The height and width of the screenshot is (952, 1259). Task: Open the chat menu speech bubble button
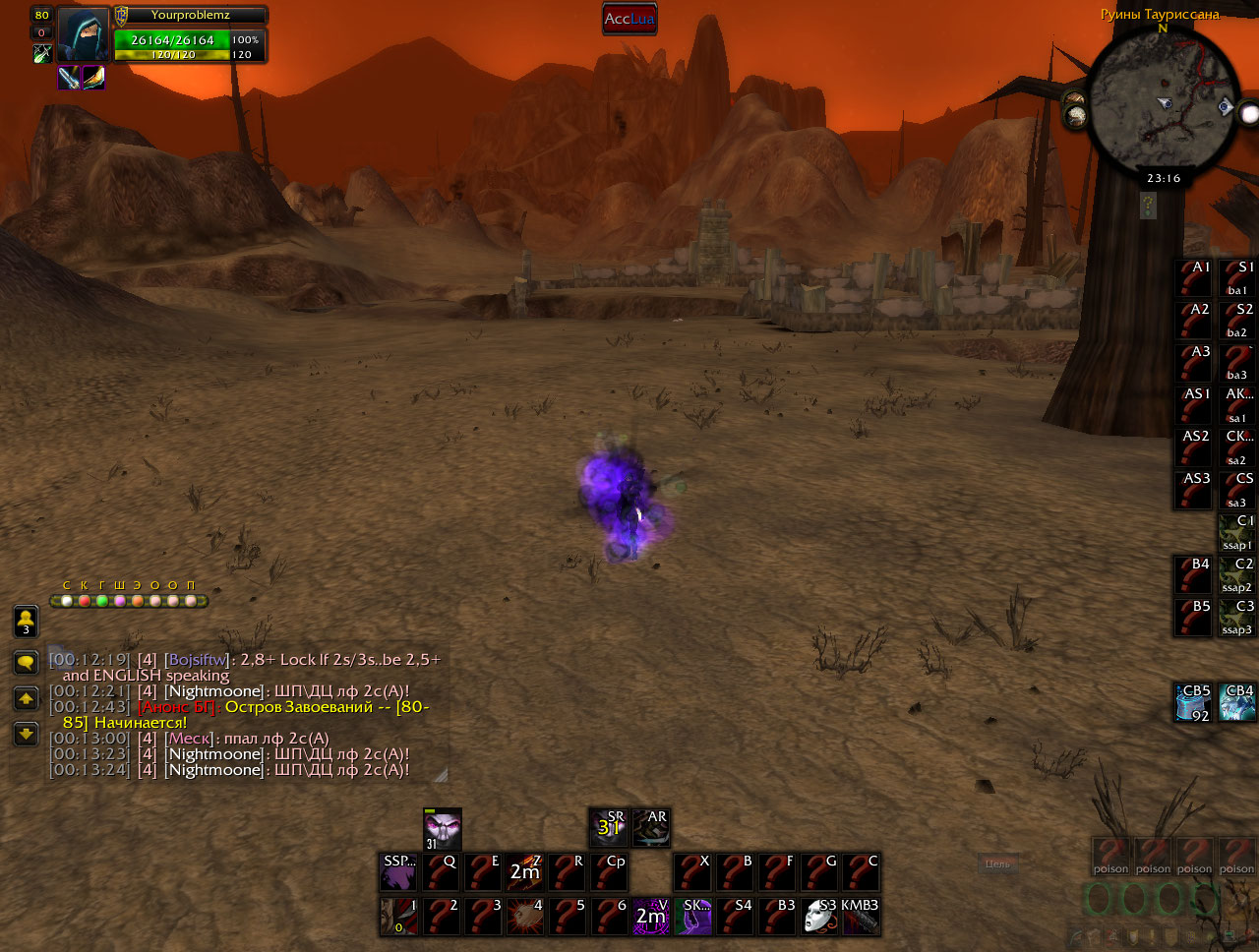[26, 662]
